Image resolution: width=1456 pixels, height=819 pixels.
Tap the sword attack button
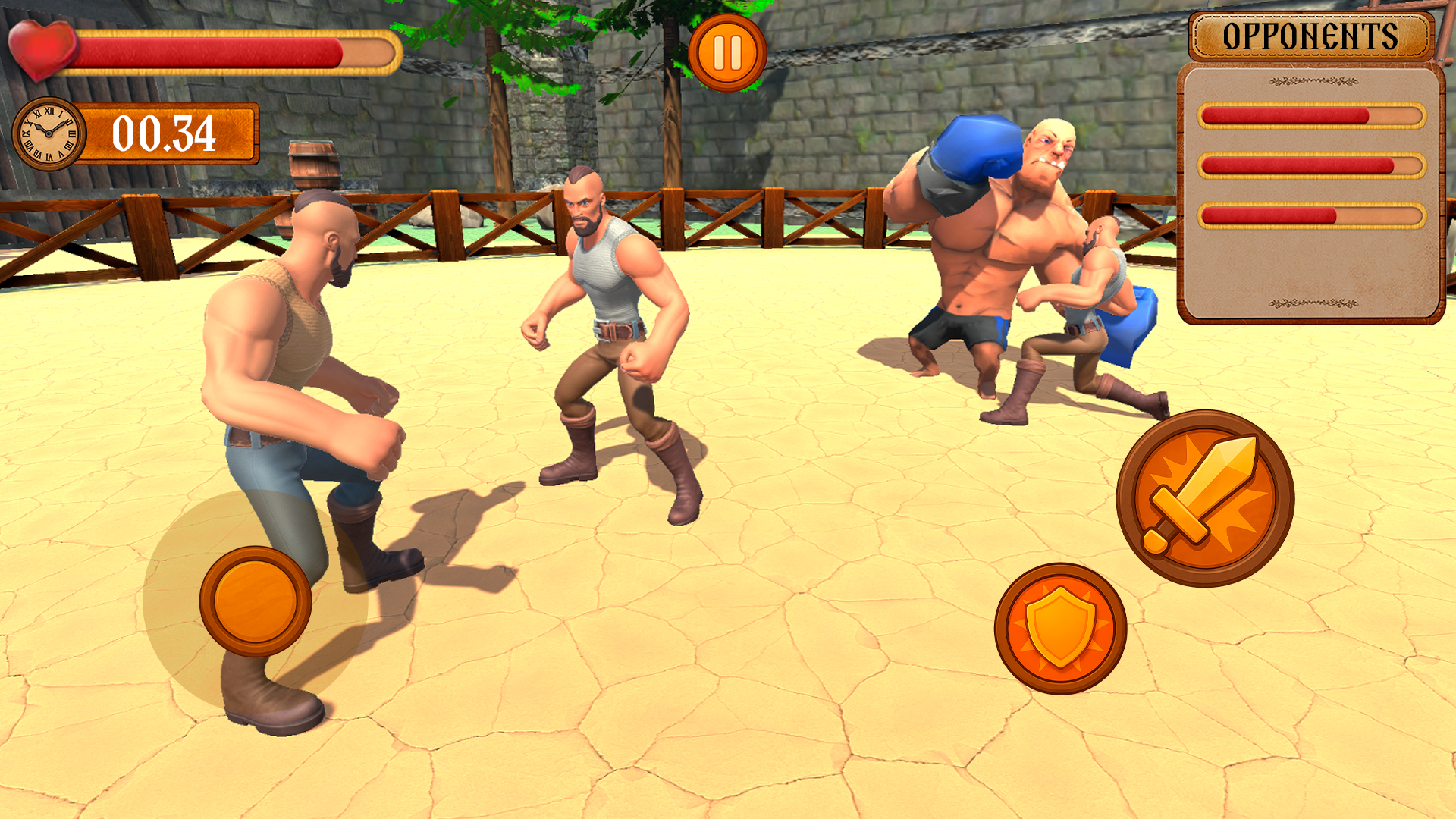[1205, 498]
